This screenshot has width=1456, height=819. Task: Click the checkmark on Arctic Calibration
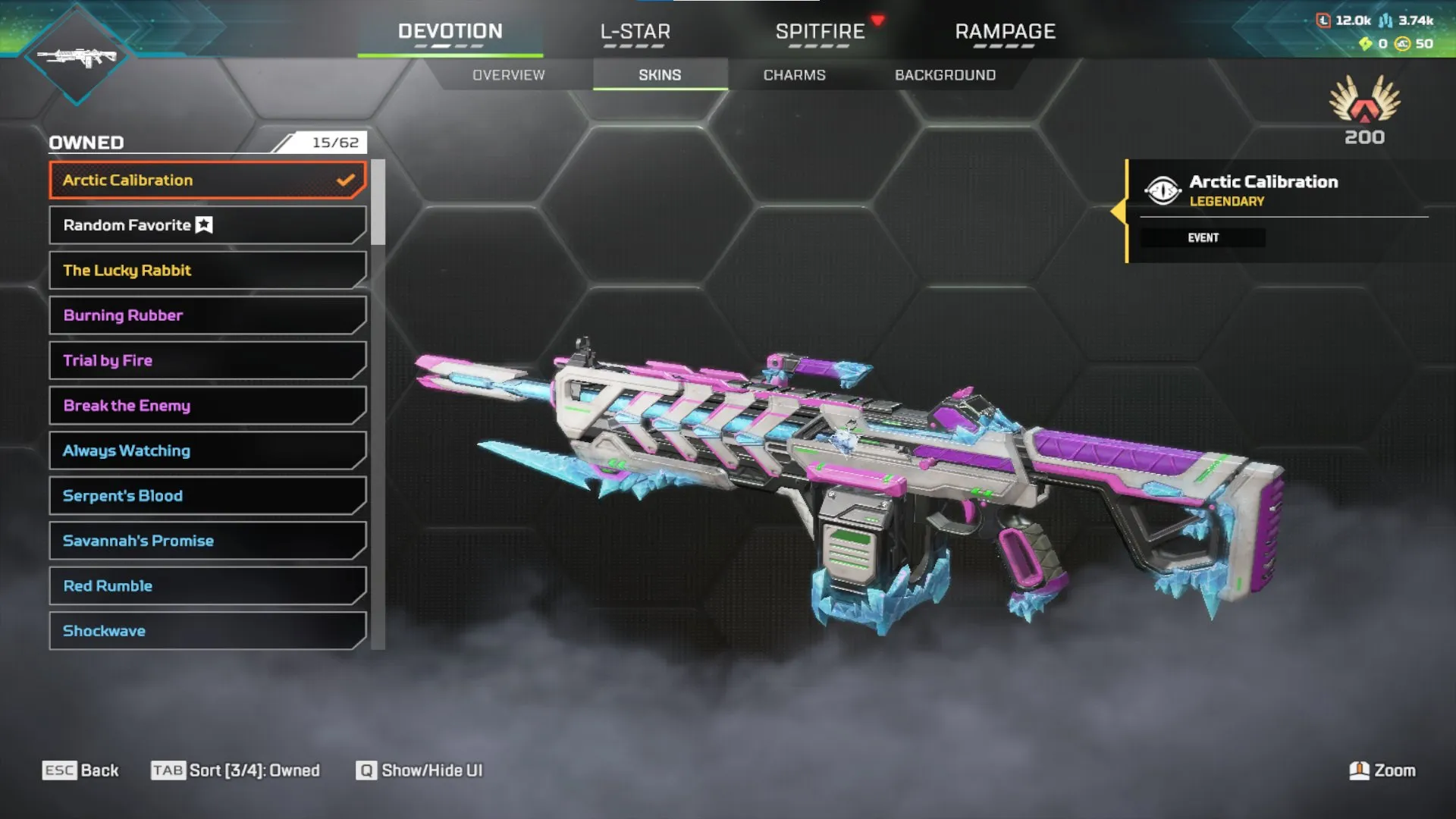click(x=347, y=179)
